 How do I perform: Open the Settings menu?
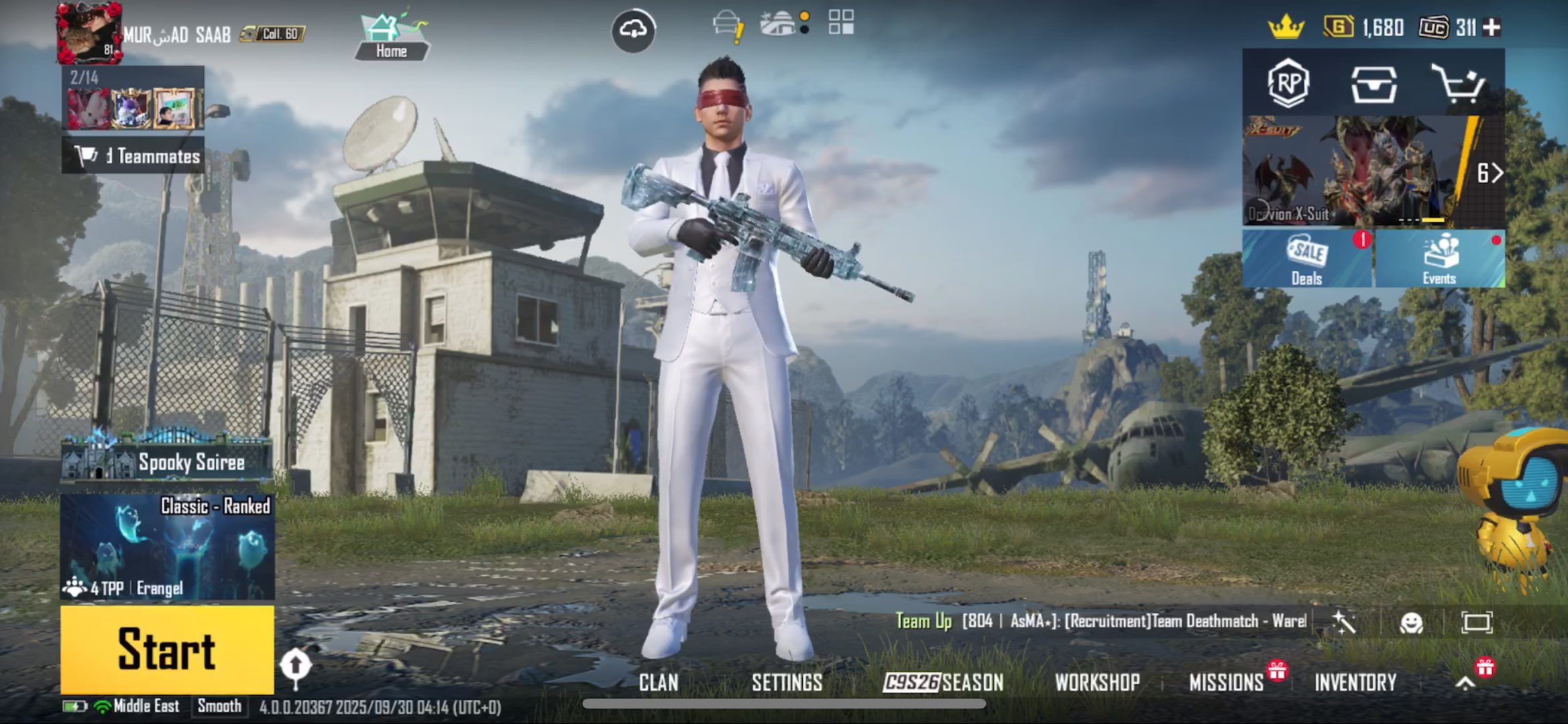787,682
